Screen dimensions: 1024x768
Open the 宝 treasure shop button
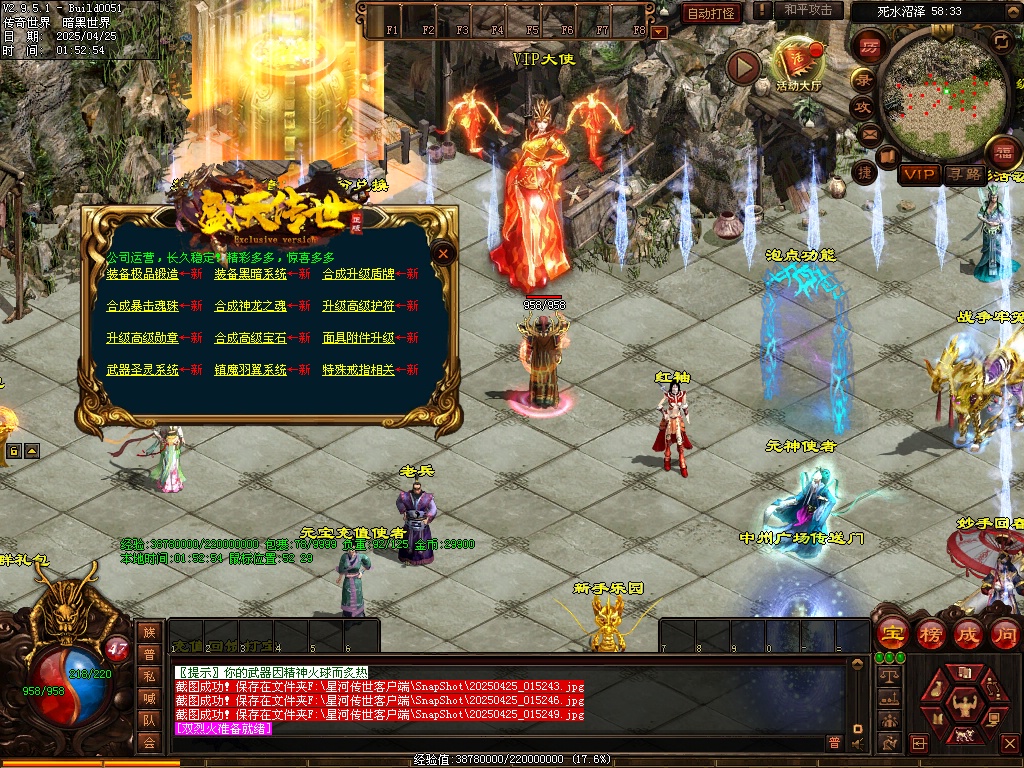(891, 634)
